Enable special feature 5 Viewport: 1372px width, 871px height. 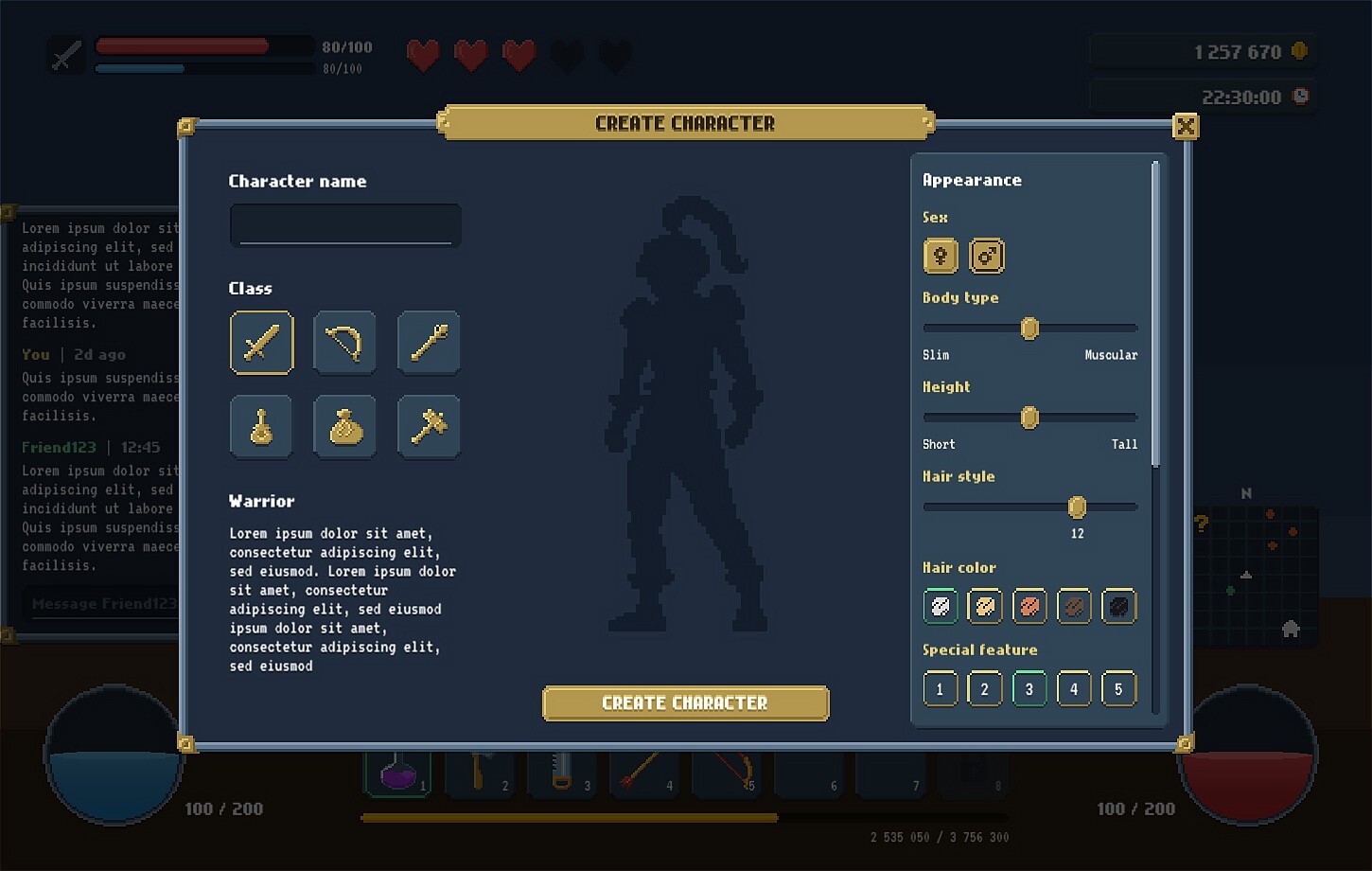click(1118, 688)
